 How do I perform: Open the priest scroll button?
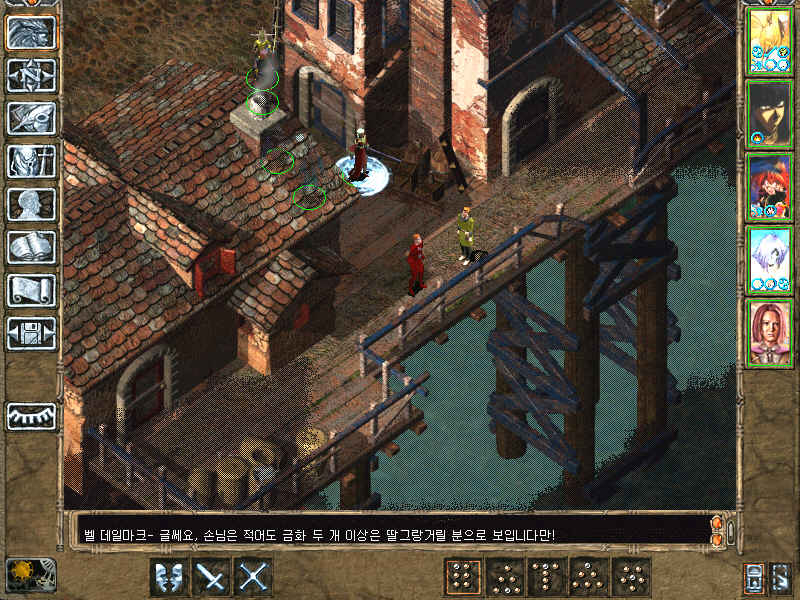[31, 290]
